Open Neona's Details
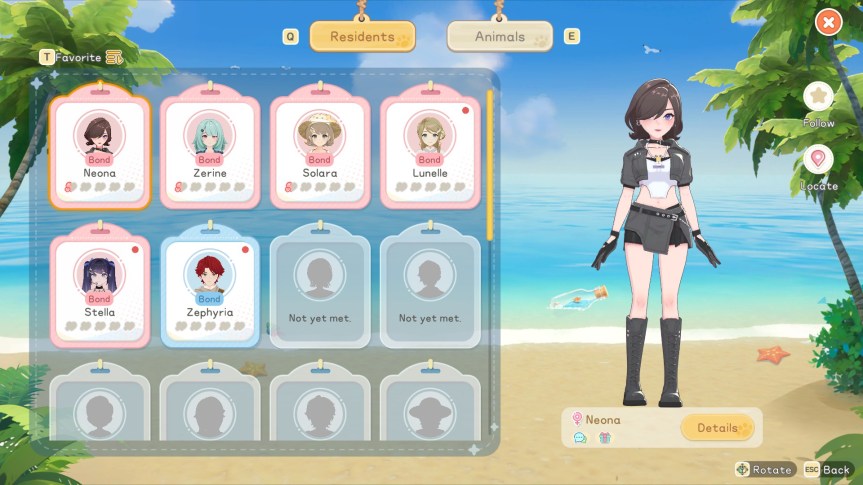Image resolution: width=863 pixels, height=485 pixels. [x=716, y=428]
